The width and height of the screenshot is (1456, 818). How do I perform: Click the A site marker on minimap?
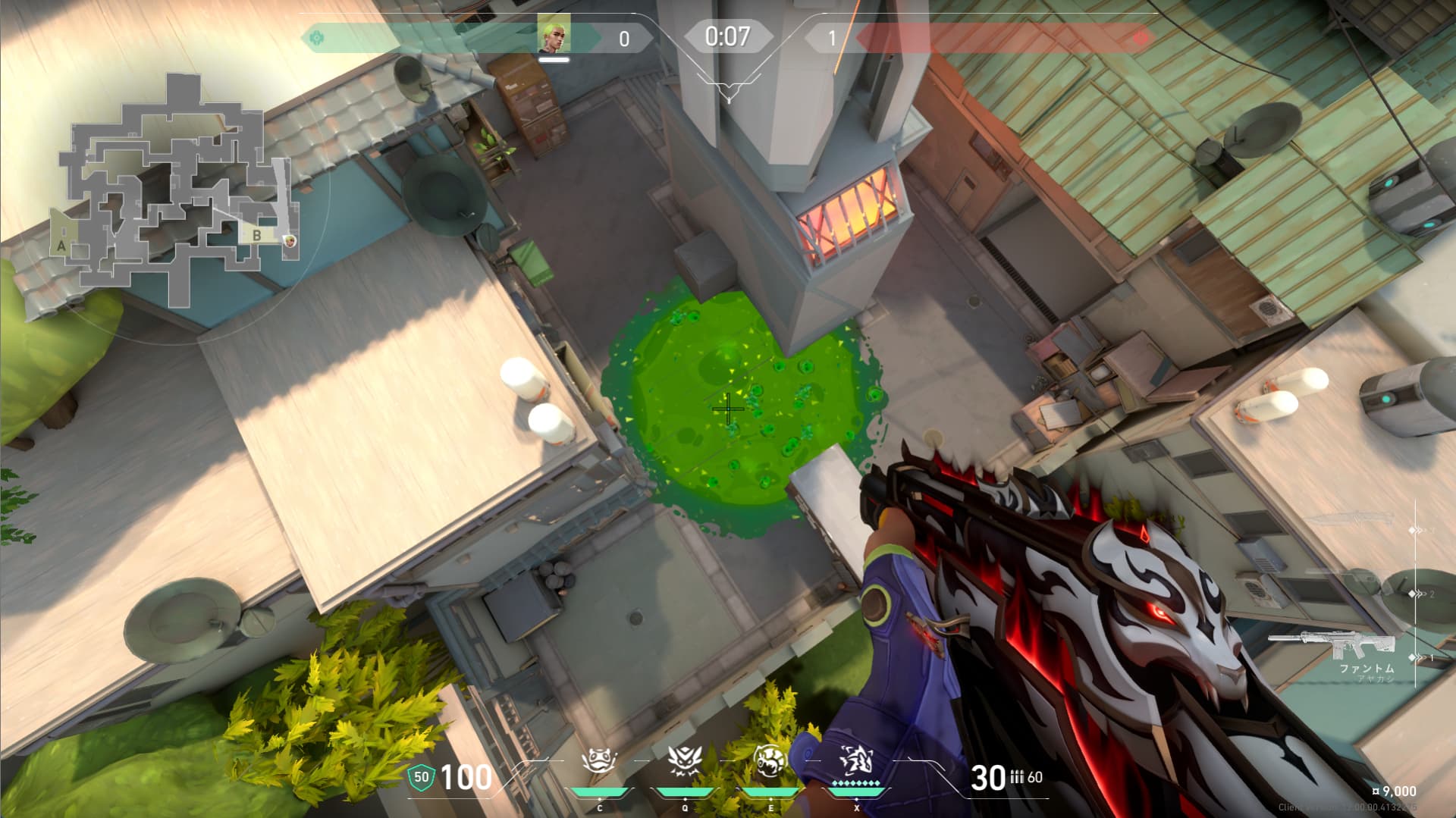61,246
